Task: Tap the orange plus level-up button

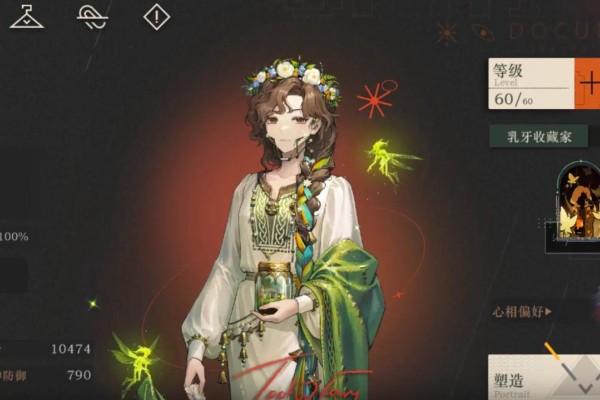Action: [588, 83]
